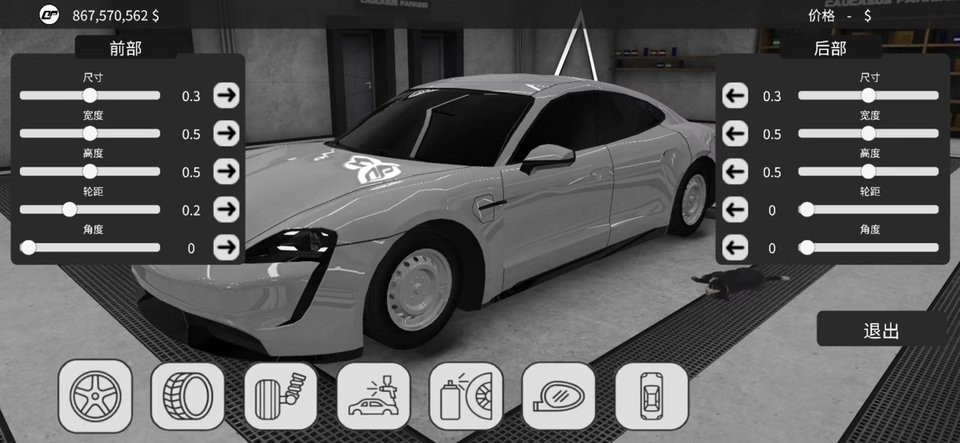Select the tire customization icon
Screen dimensions: 960x443
[187, 396]
